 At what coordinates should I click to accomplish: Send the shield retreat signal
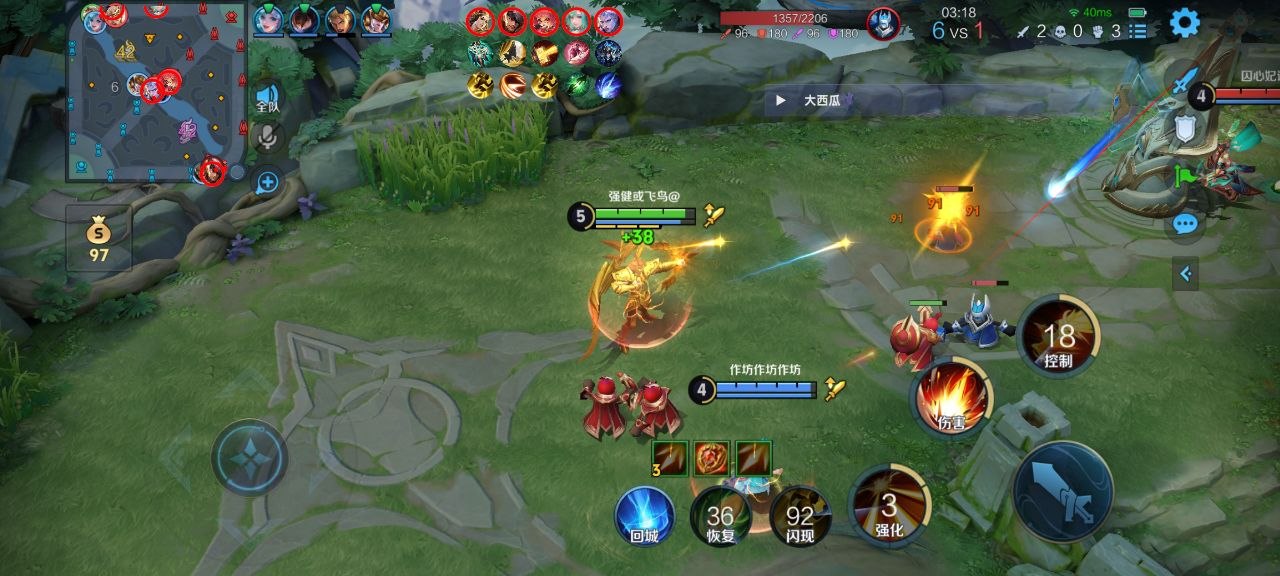(x=1185, y=128)
